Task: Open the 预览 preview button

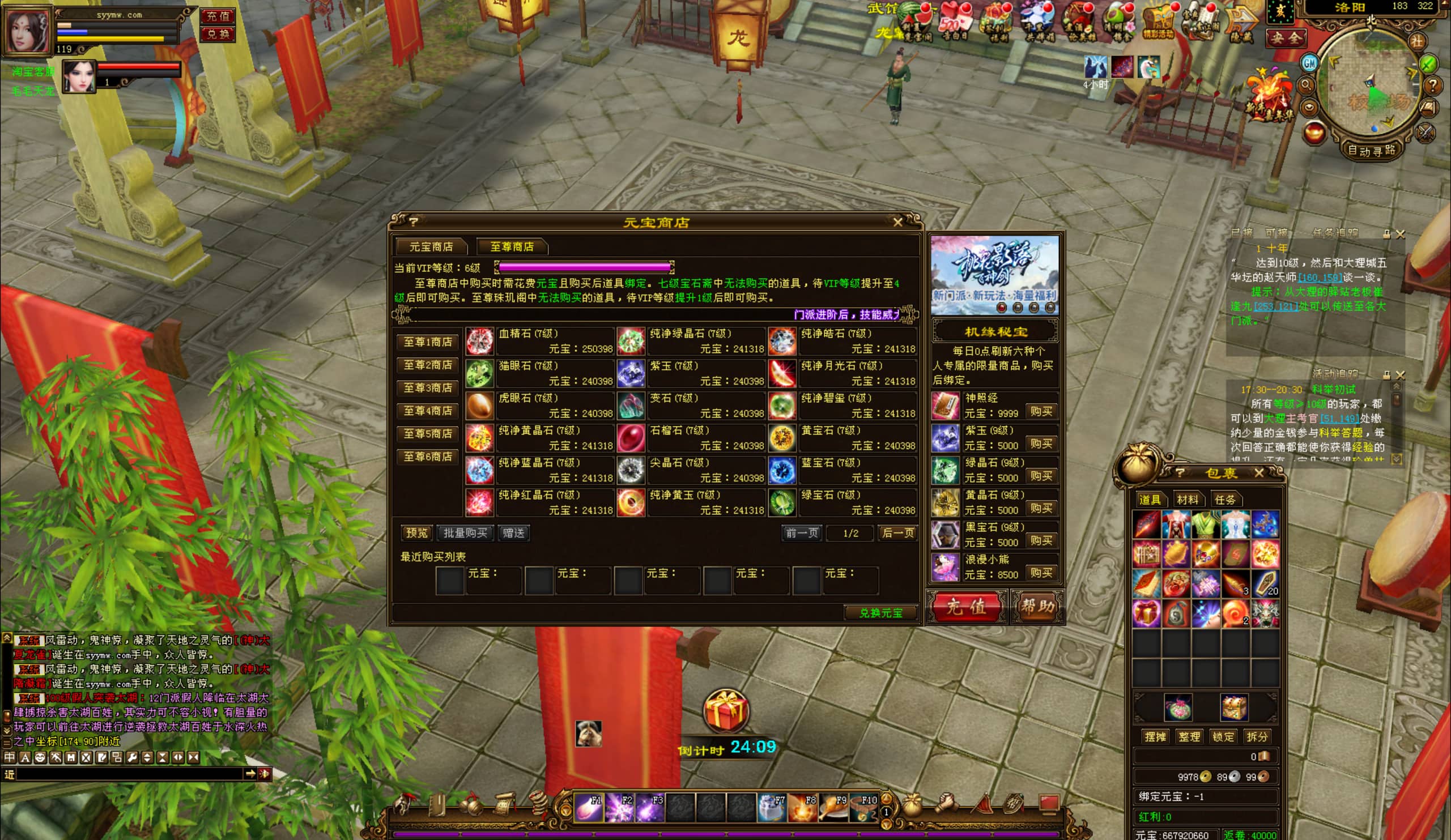Action: pyautogui.click(x=417, y=533)
